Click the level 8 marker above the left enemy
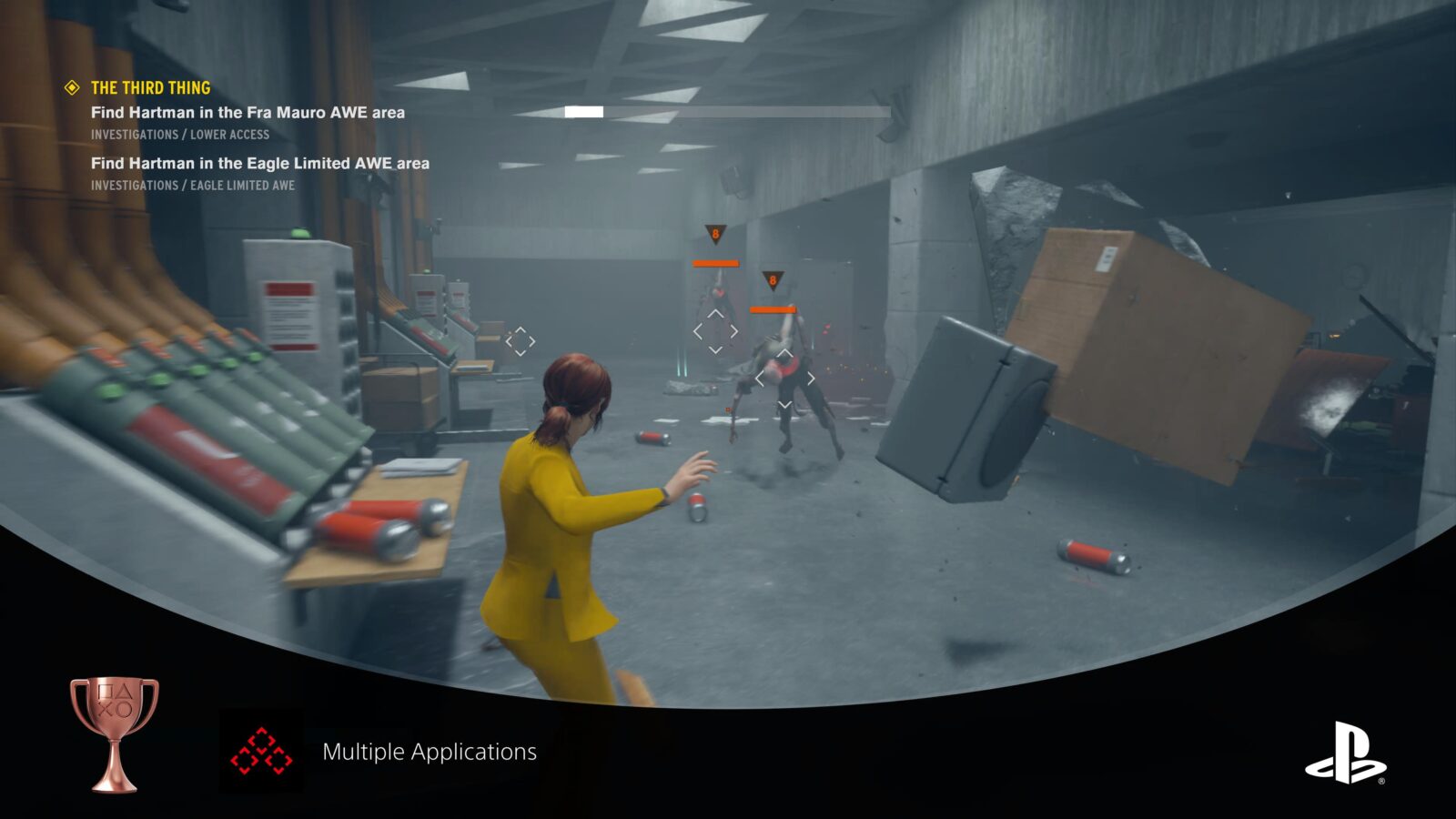The height and width of the screenshot is (819, 1456). point(714,235)
